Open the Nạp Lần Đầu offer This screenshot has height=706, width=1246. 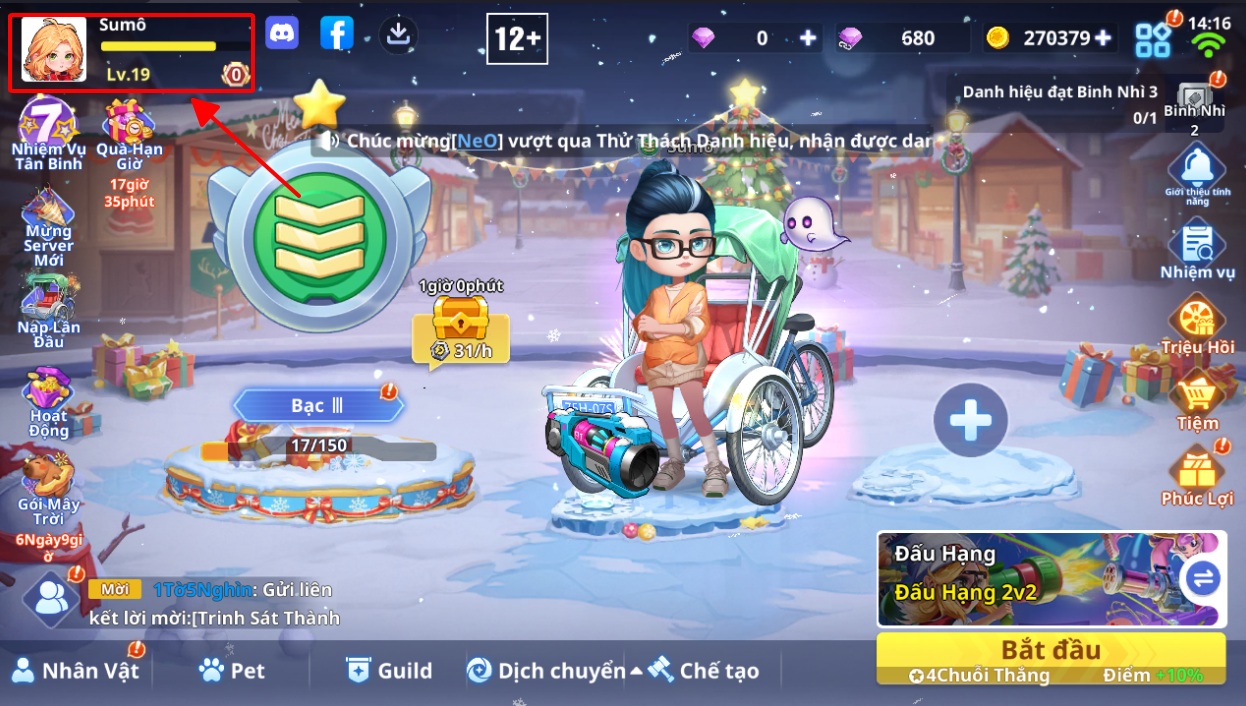pyautogui.click(x=48, y=308)
